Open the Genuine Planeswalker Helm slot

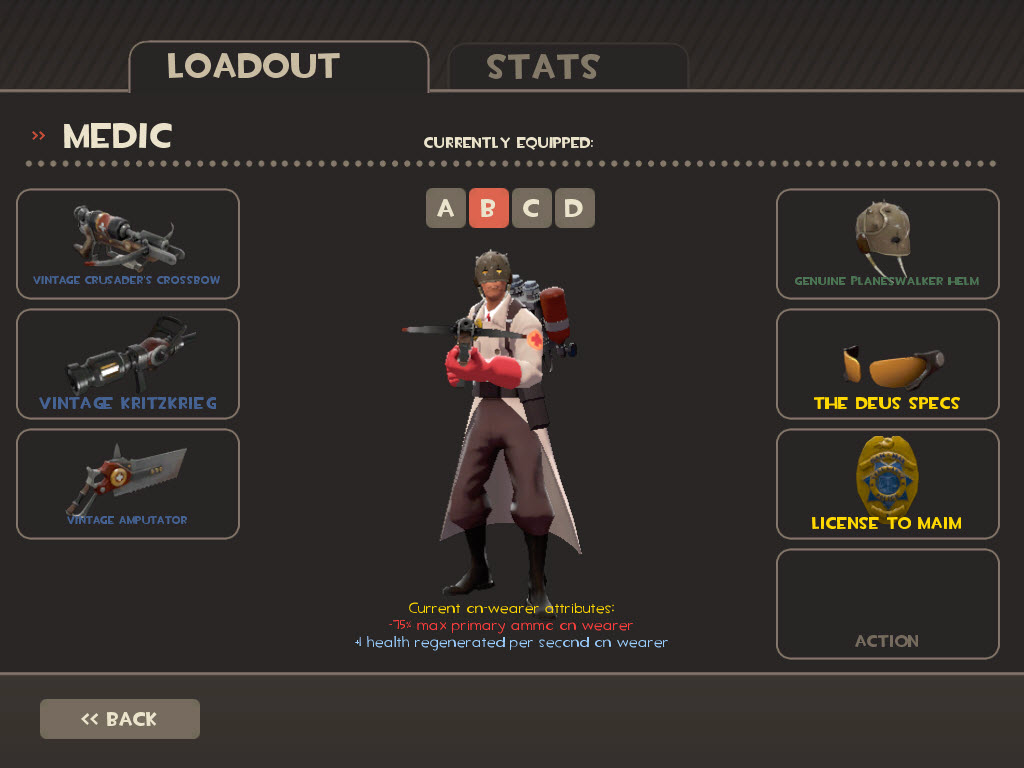pos(887,244)
